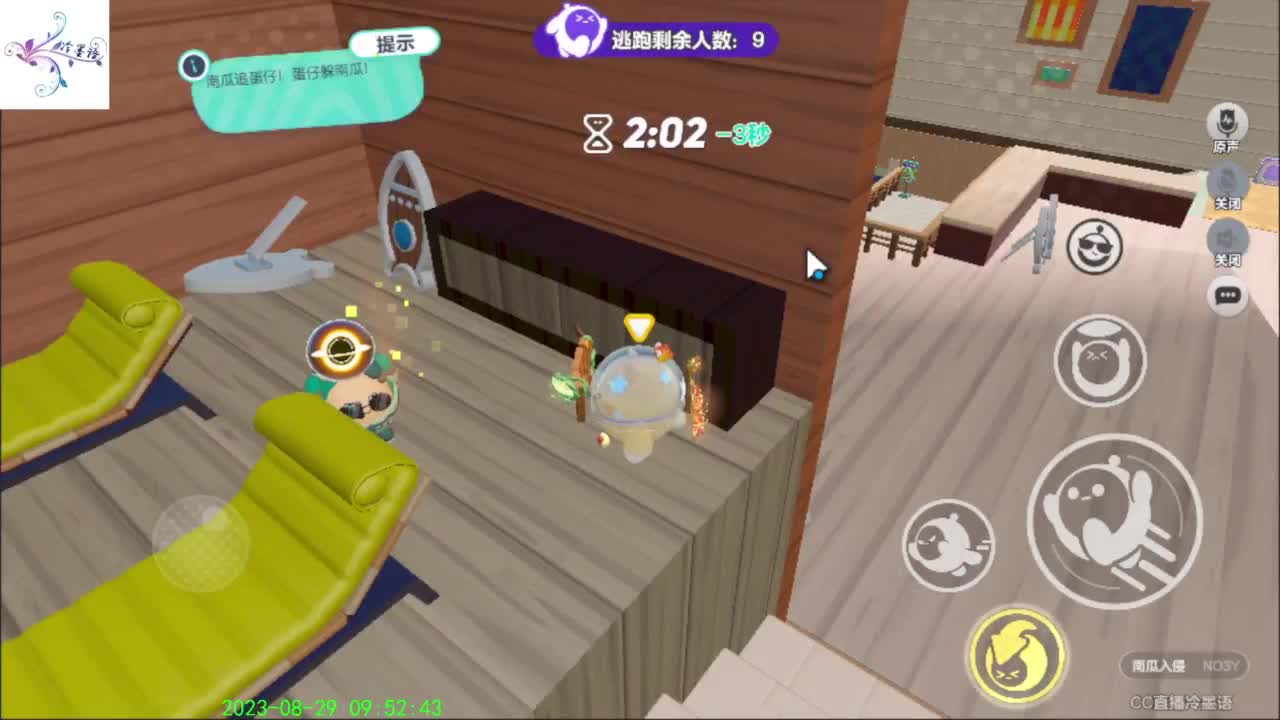The image size is (1280, 720).
Task: Tap the hourglass icon beside the timer
Action: (x=597, y=133)
